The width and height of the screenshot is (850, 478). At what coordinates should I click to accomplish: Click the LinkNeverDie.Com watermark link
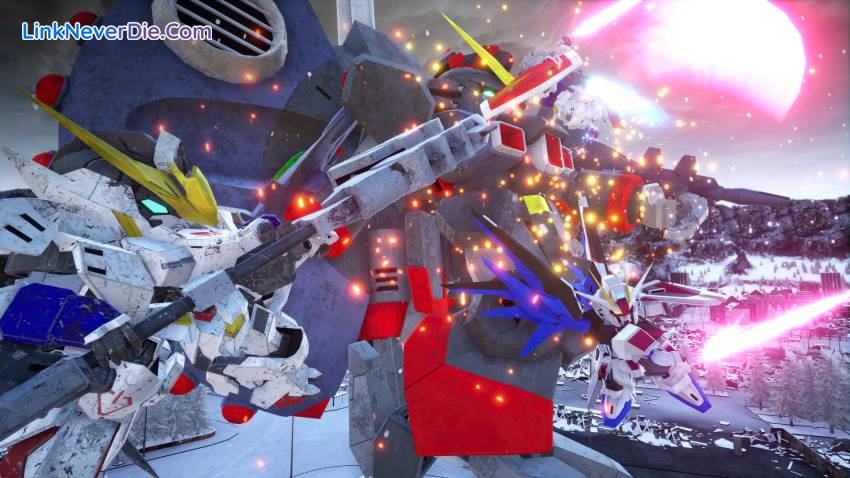click(117, 31)
